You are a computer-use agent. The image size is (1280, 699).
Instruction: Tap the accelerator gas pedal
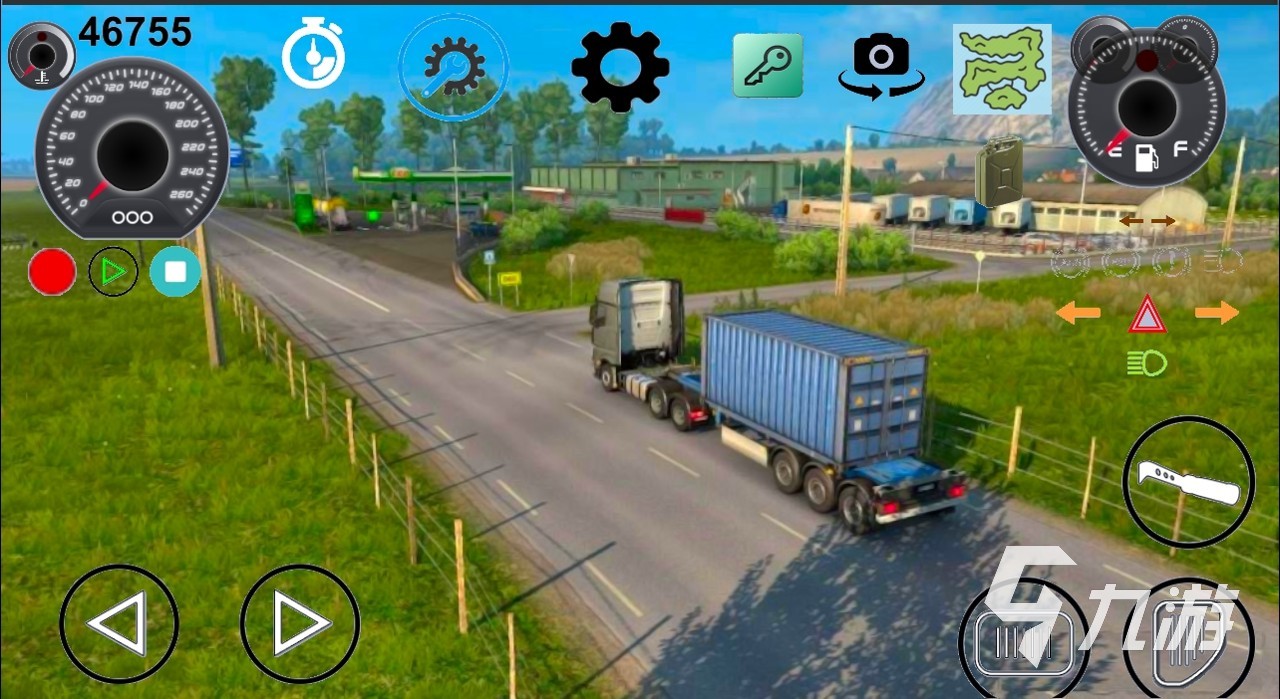point(1188,638)
